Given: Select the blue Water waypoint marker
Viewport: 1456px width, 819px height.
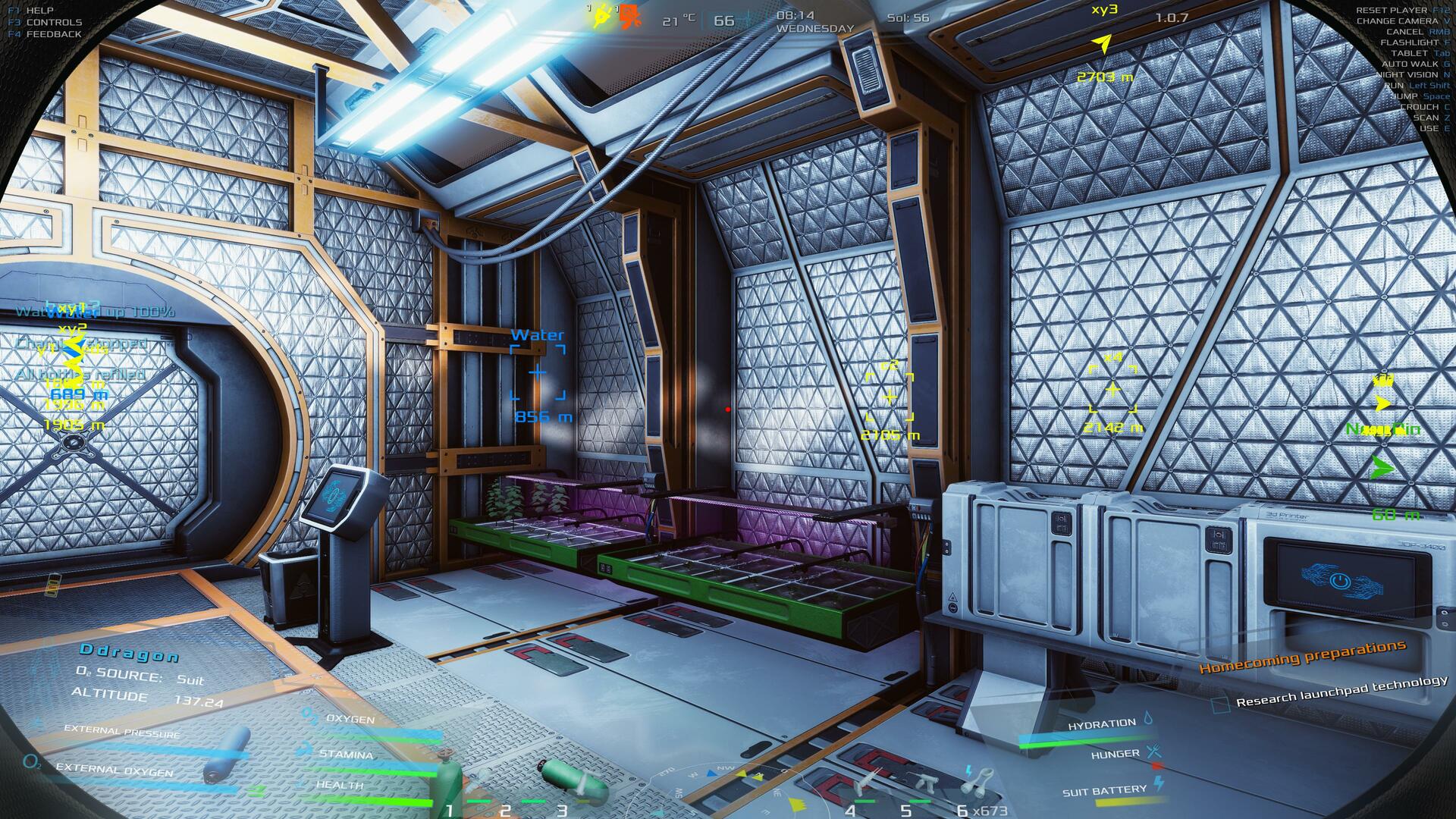Looking at the screenshot, I should 537,372.
